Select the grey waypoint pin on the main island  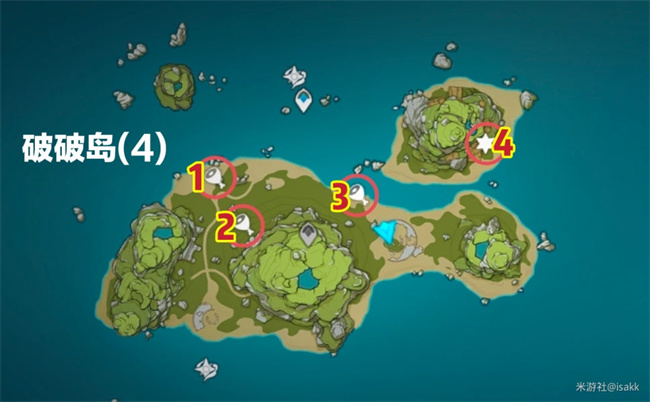309,235
